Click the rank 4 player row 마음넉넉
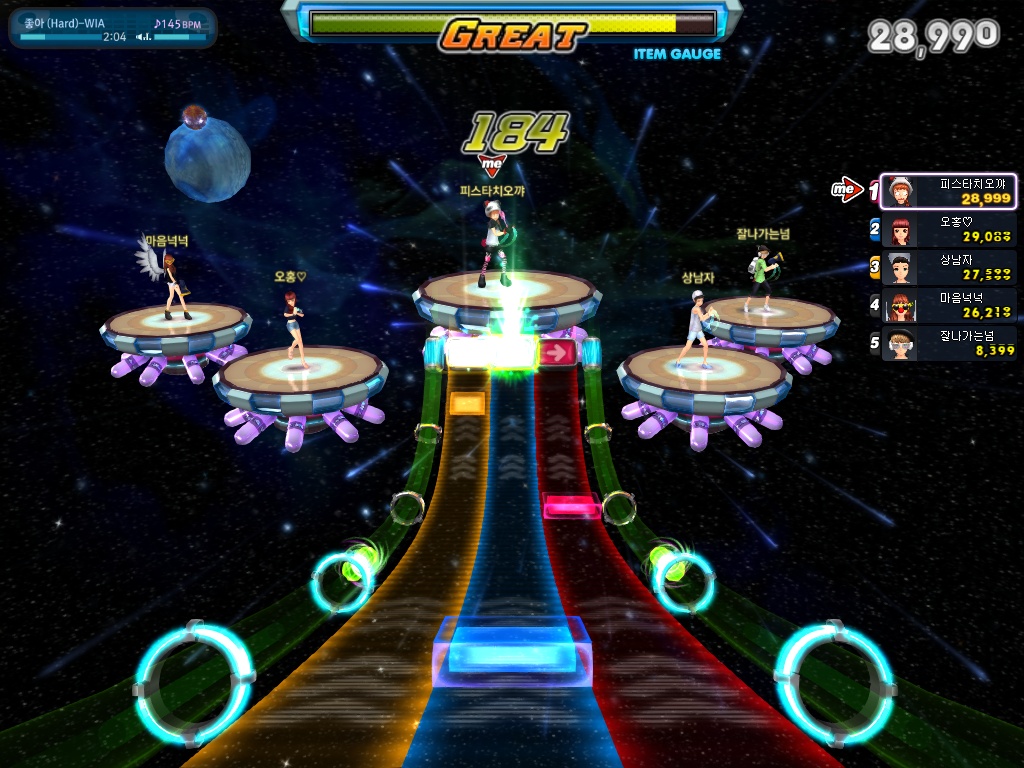1024x768 pixels. click(948, 305)
